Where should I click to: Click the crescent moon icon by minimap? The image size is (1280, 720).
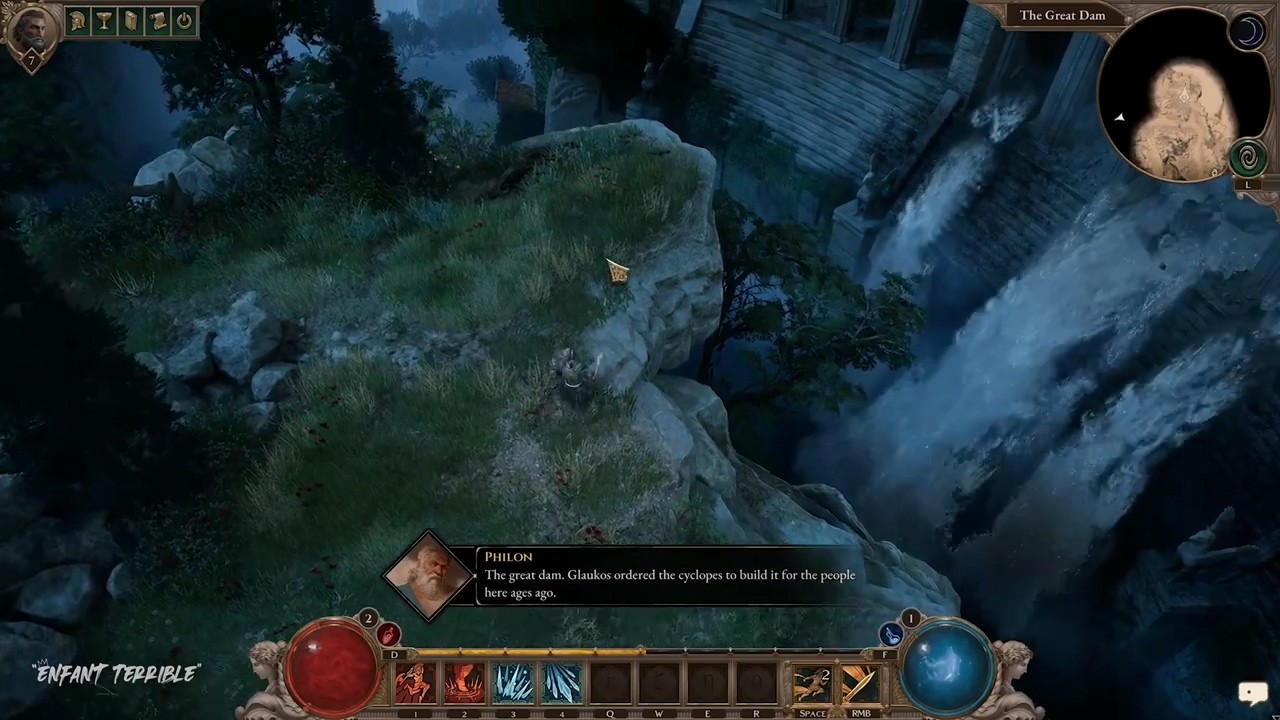click(1248, 33)
